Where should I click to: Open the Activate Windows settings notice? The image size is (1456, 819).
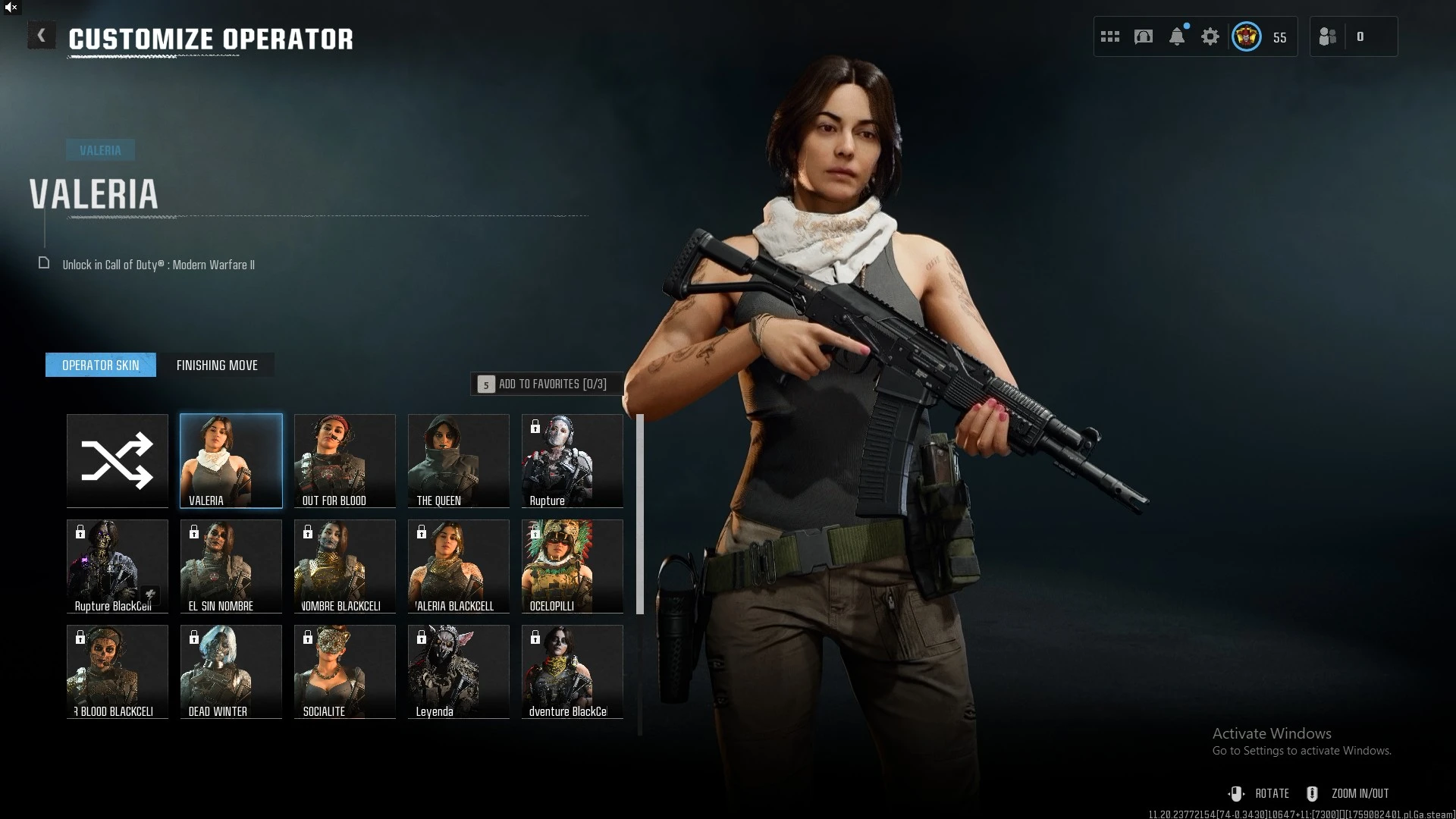click(x=1301, y=742)
